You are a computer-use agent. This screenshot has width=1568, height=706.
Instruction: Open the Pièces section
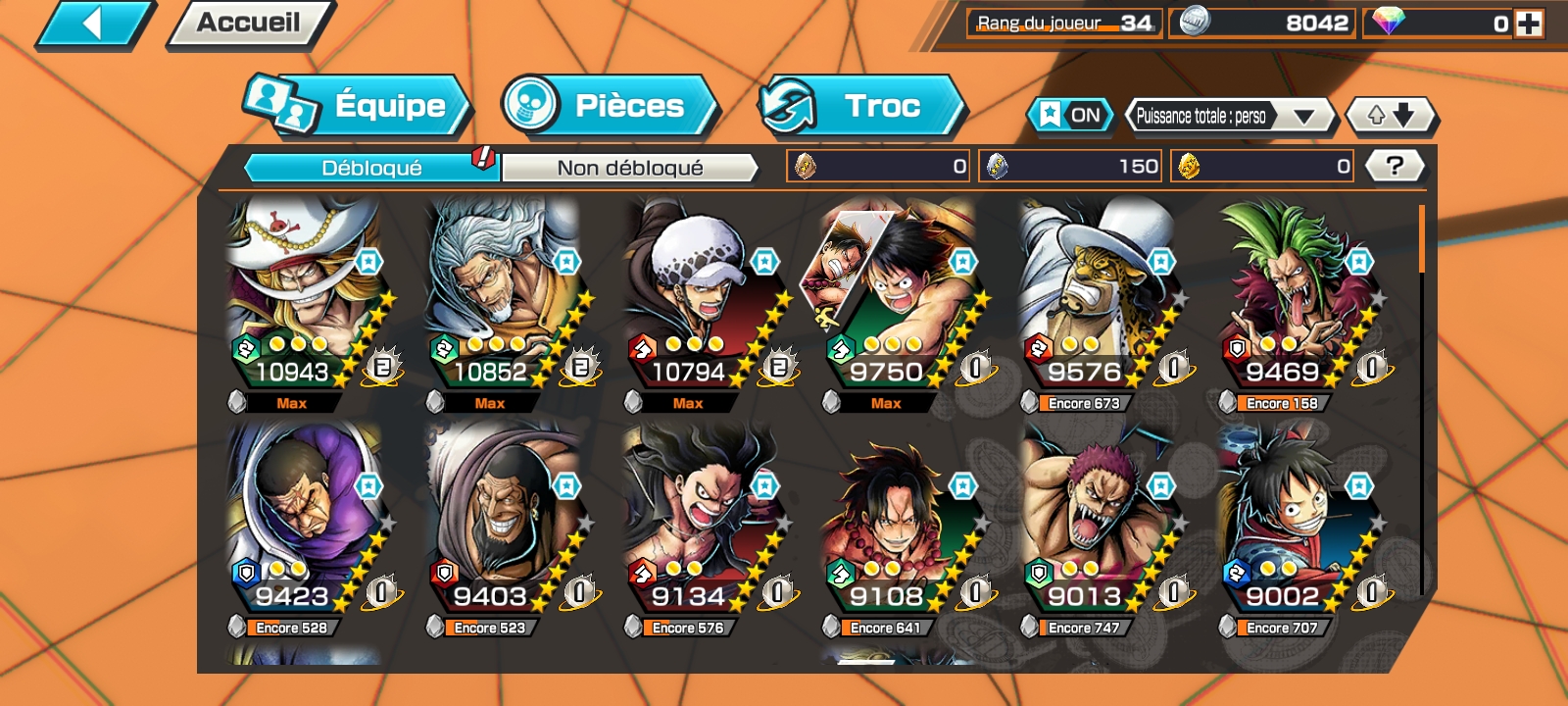tap(606, 108)
